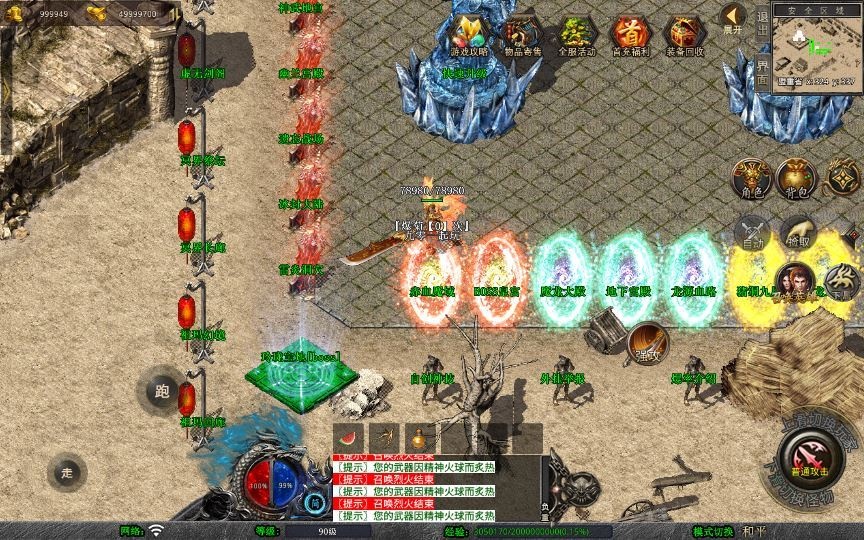This screenshot has height=540, width=864.
Task: Toggle the 自动 auto-combat button
Action: (752, 231)
